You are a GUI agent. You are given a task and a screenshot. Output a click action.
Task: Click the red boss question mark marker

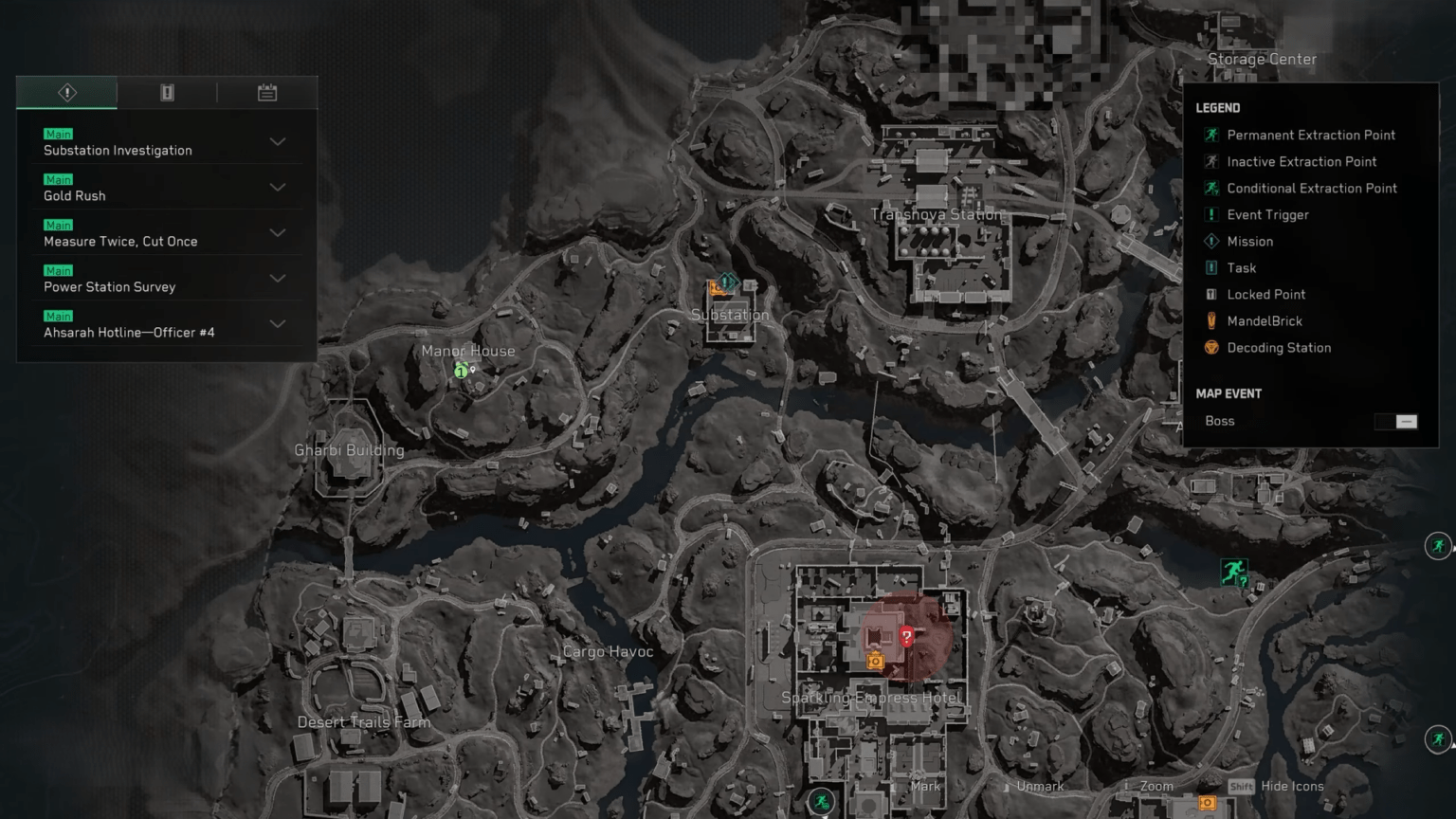tap(905, 637)
